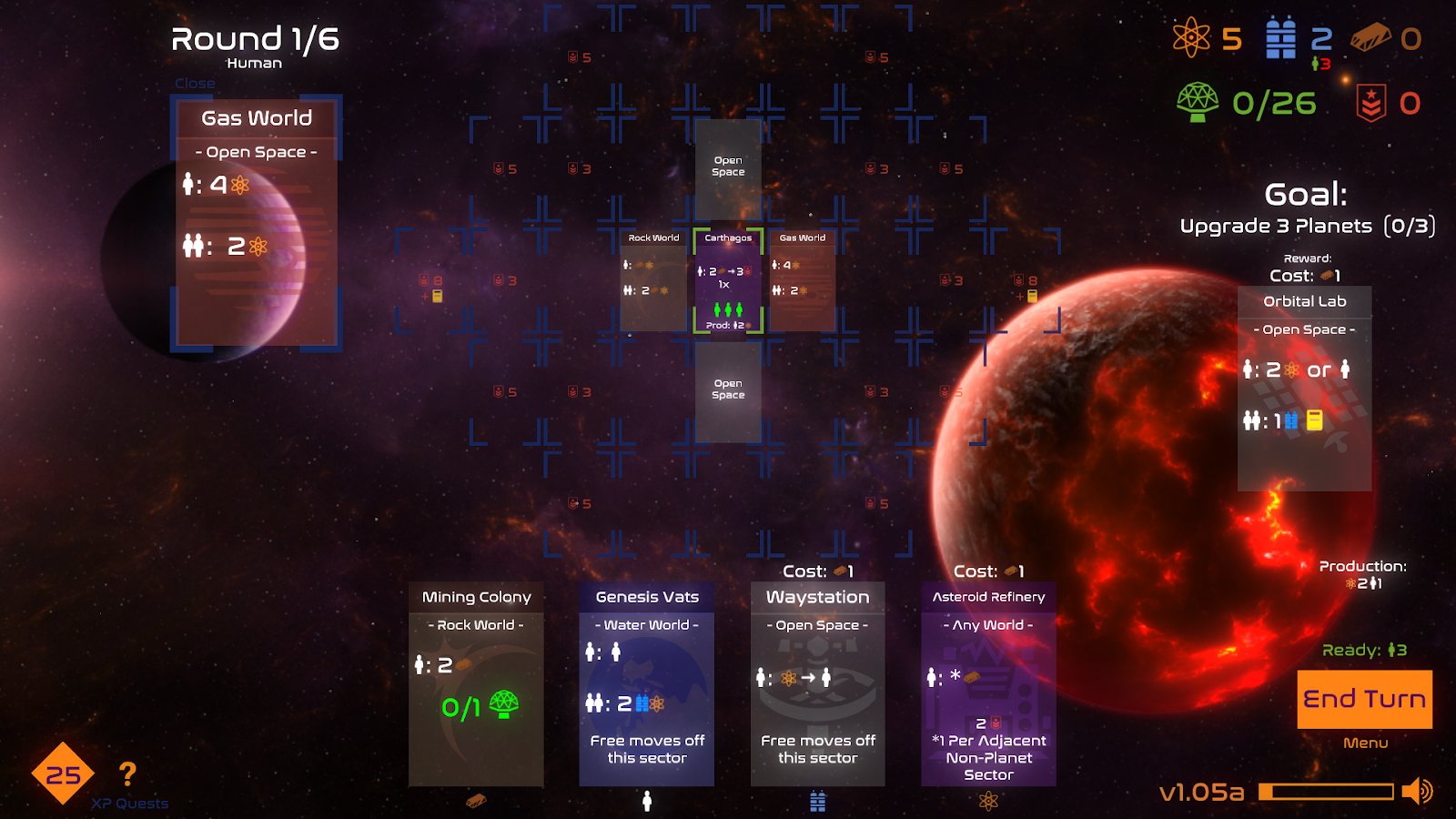
Task: Pick the Waystation card from hand
Action: [817, 683]
